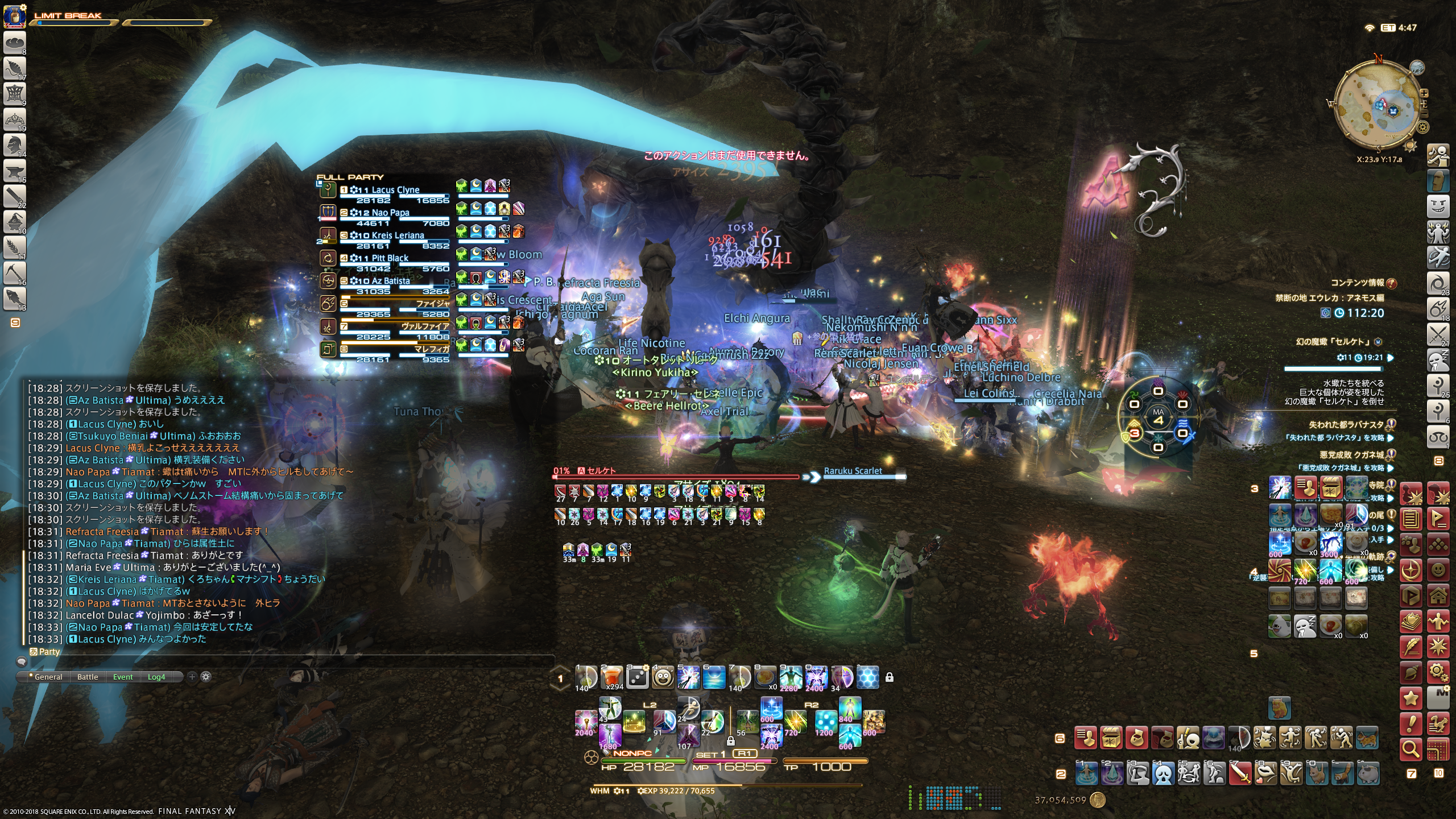
Task: Roll the dice hotbar icon
Action: tap(637, 677)
